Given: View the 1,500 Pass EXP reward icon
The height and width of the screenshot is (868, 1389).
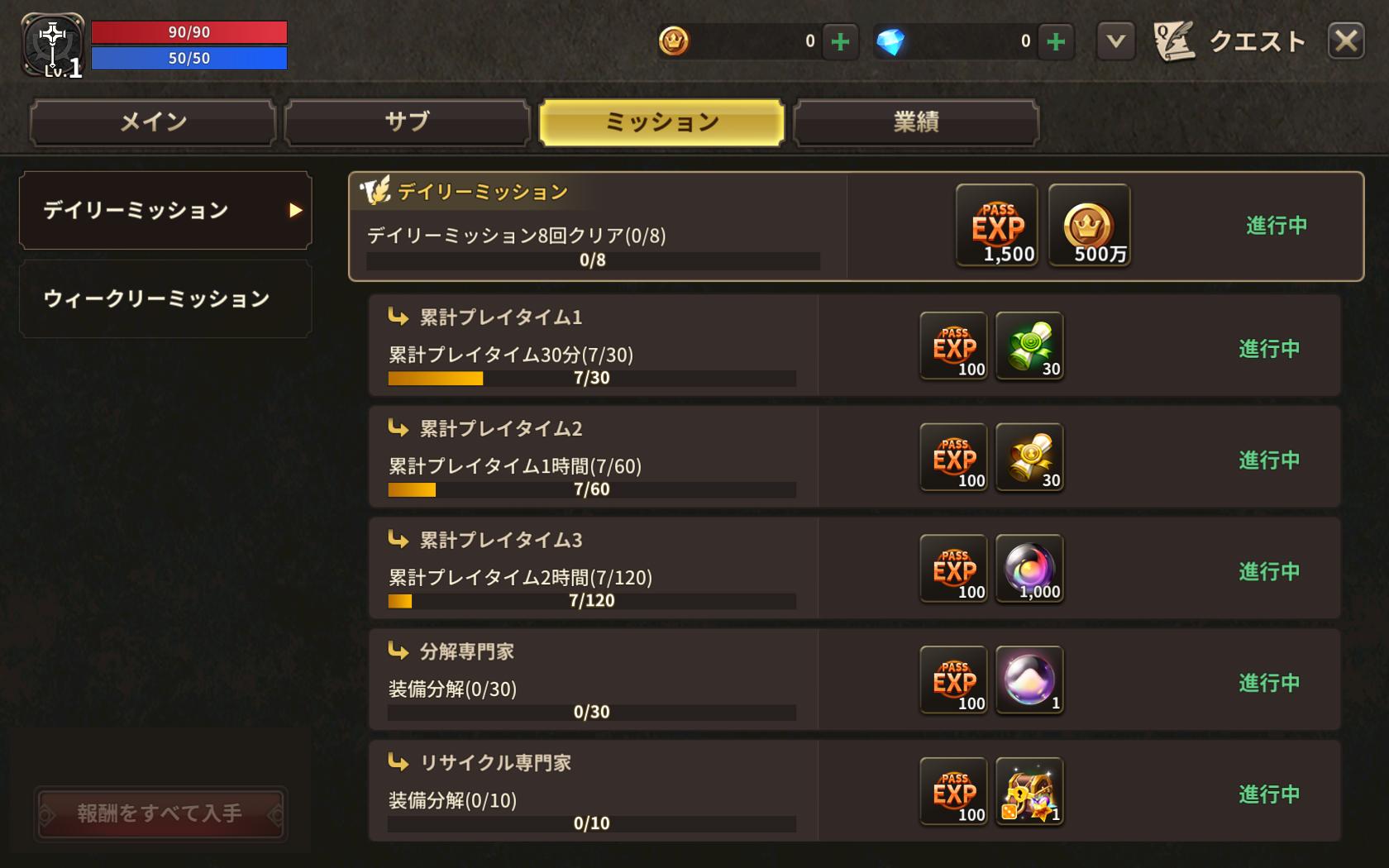Looking at the screenshot, I should point(996,225).
